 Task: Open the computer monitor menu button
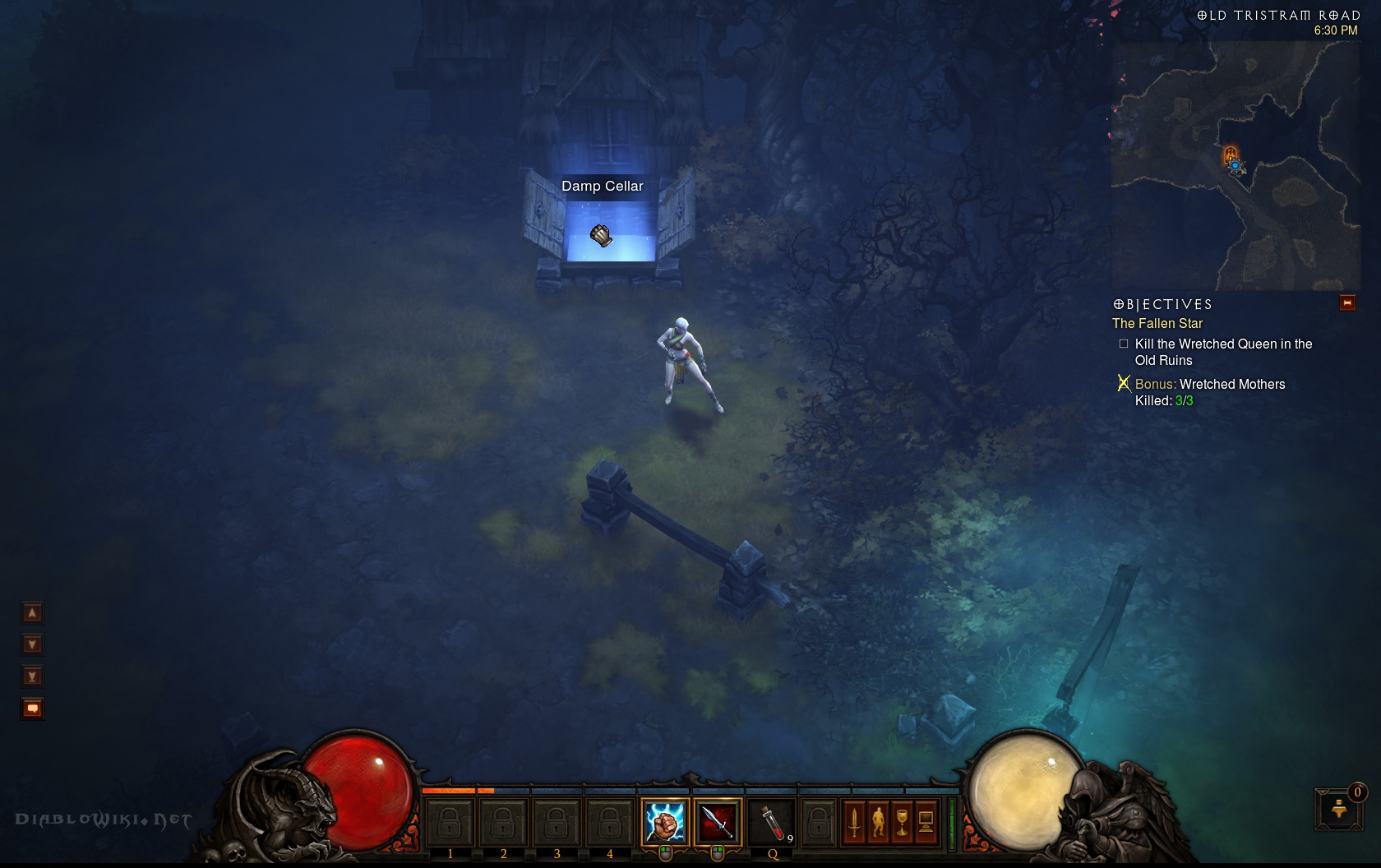(926, 821)
